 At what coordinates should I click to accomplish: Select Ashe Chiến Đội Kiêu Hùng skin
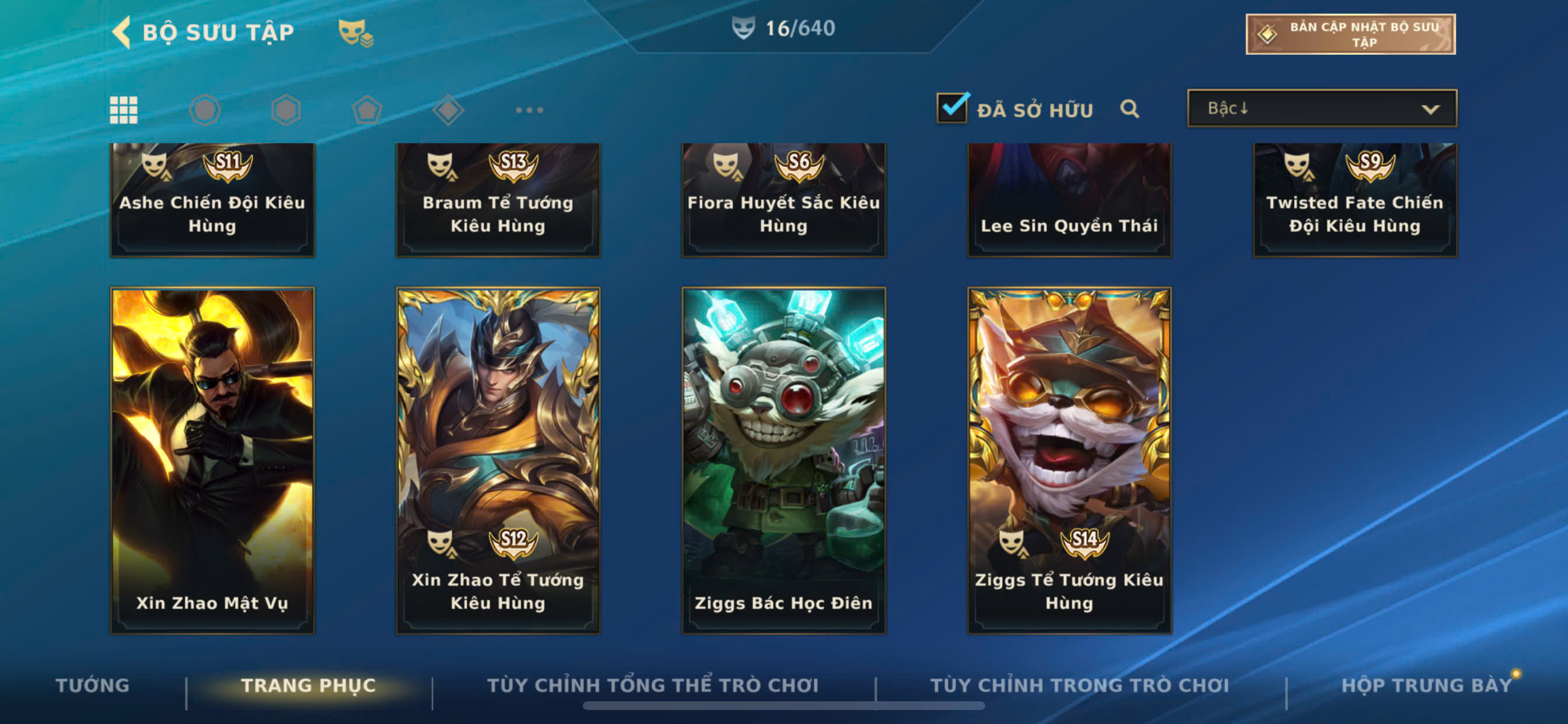coord(212,199)
